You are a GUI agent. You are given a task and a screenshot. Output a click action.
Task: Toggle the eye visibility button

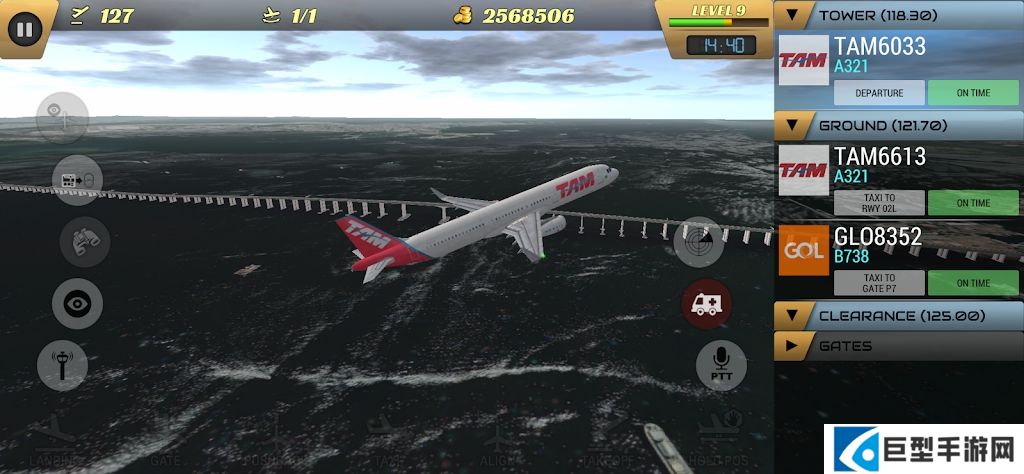(77, 303)
